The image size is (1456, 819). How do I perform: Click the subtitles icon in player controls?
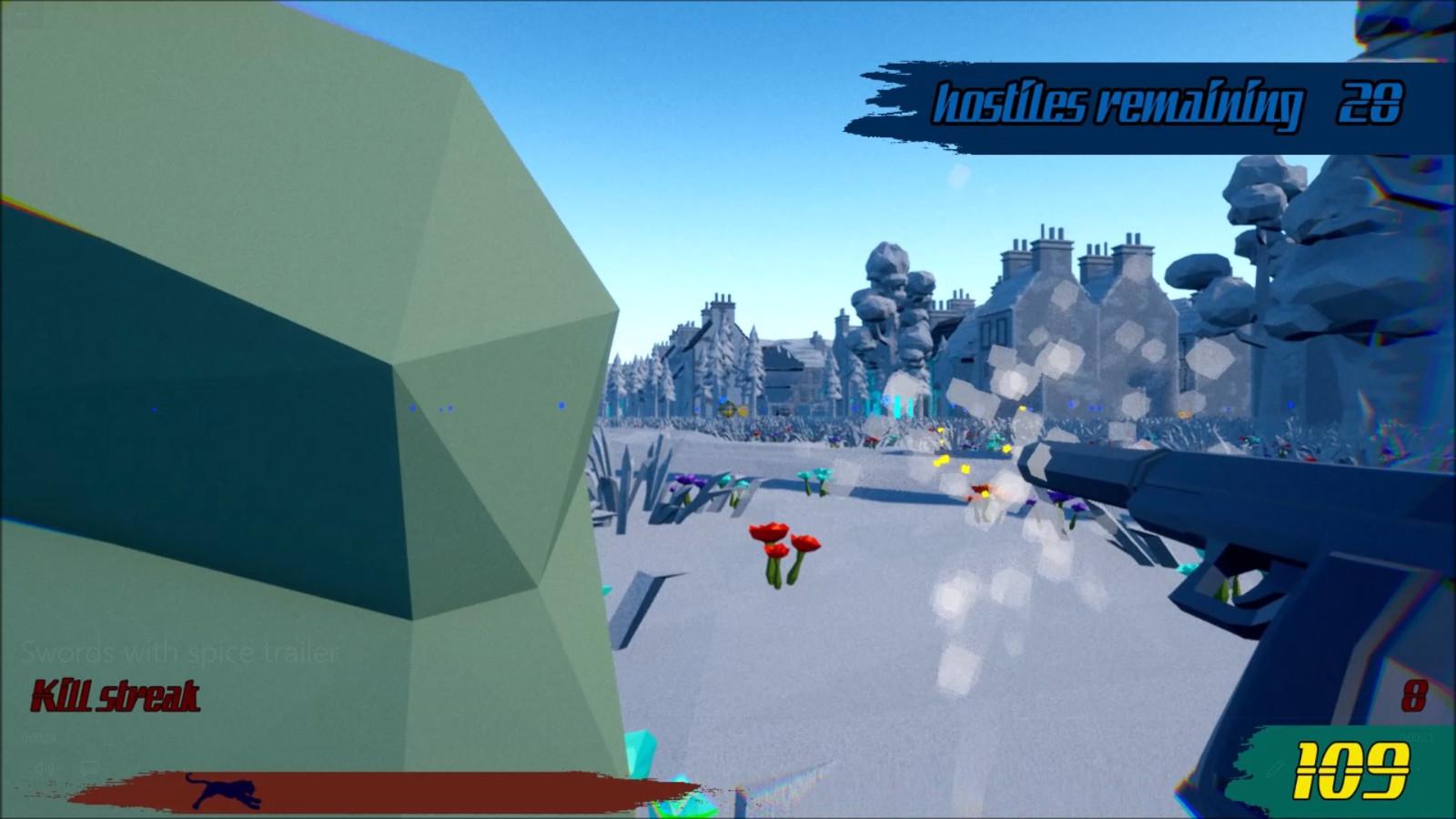(88, 765)
